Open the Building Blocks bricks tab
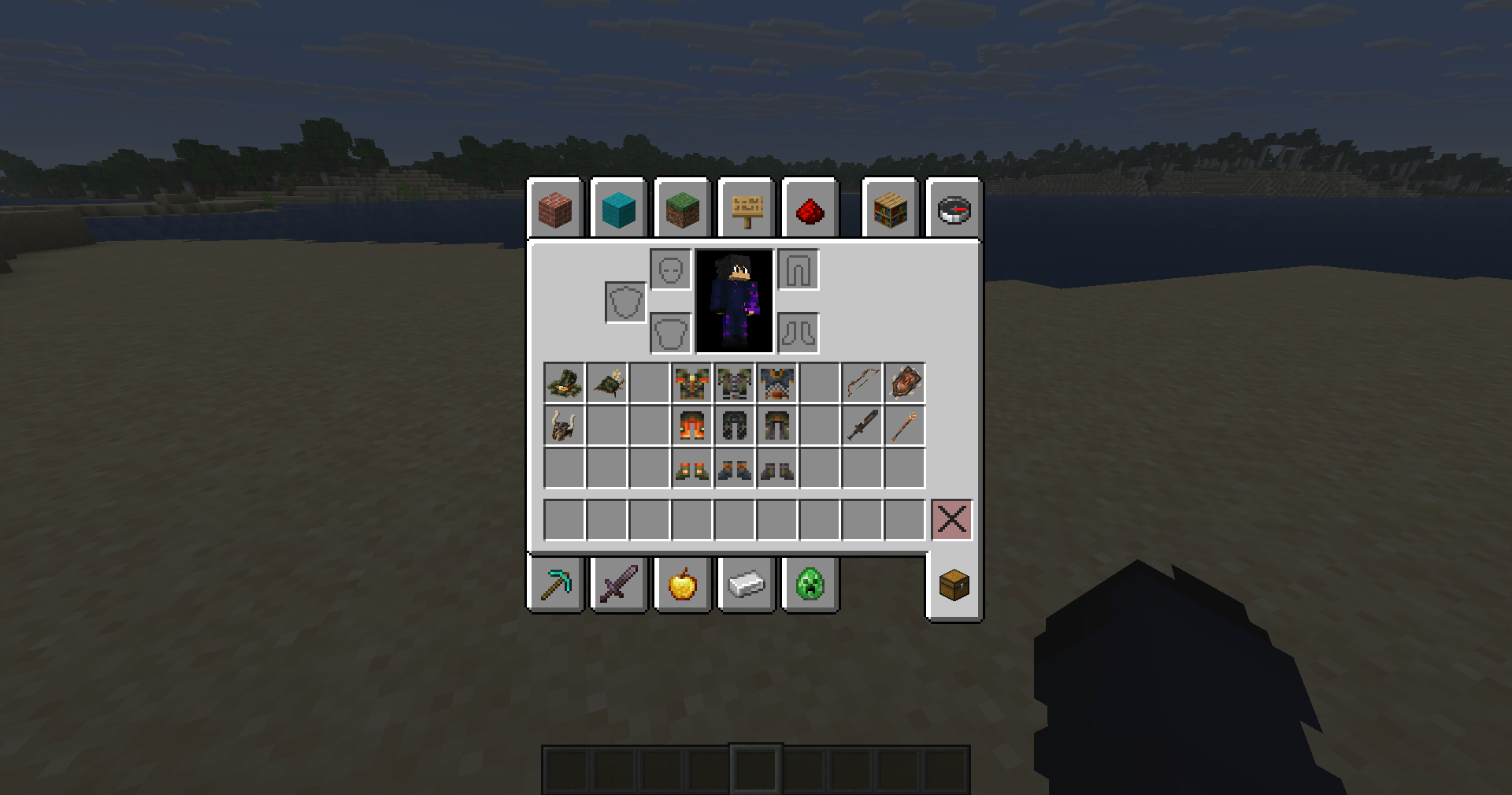1512x795 pixels. (555, 209)
